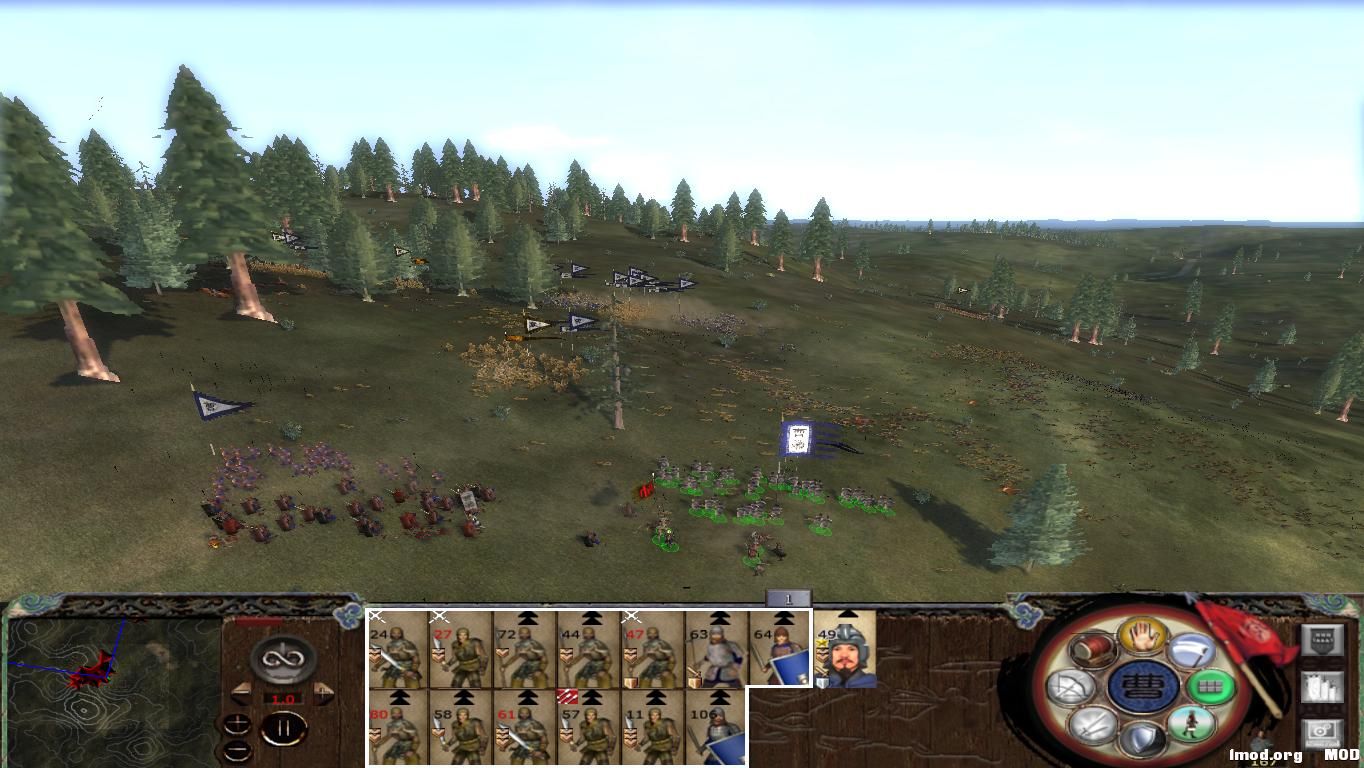Image resolution: width=1364 pixels, height=768 pixels.
Task: Increase game speed with the right arrow
Action: 322,693
